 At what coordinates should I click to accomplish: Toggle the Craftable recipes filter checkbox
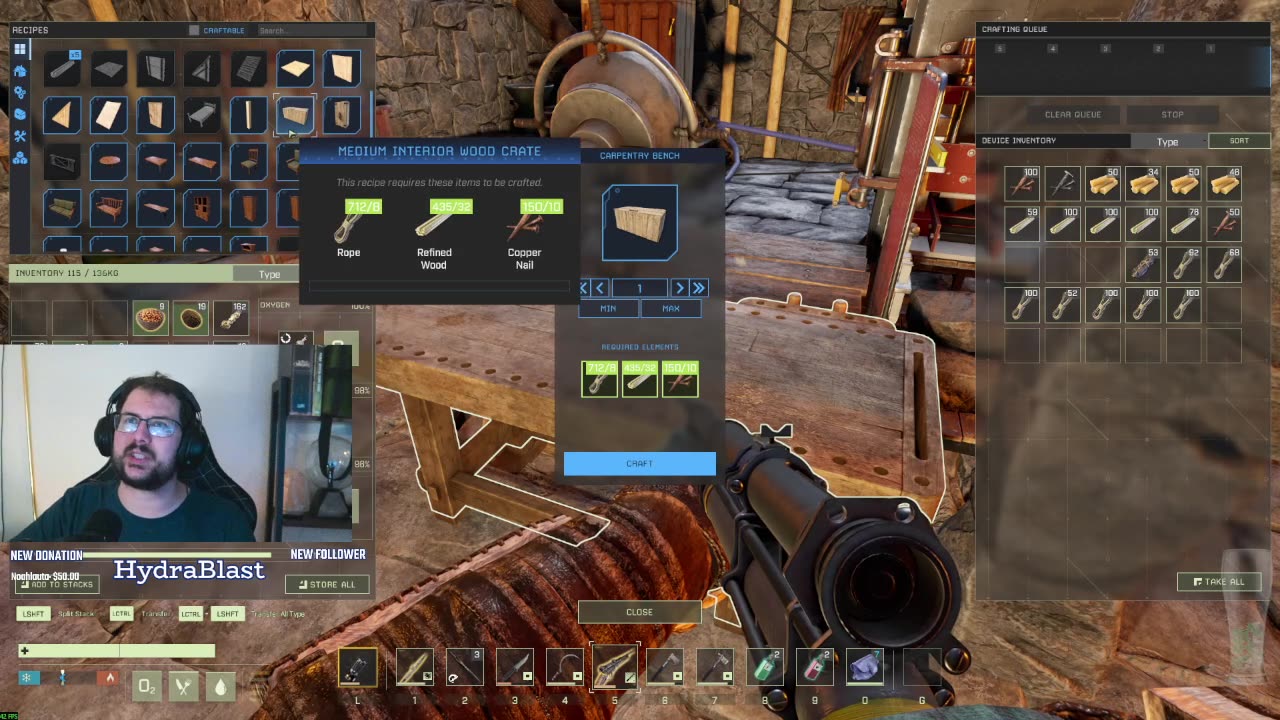point(194,30)
